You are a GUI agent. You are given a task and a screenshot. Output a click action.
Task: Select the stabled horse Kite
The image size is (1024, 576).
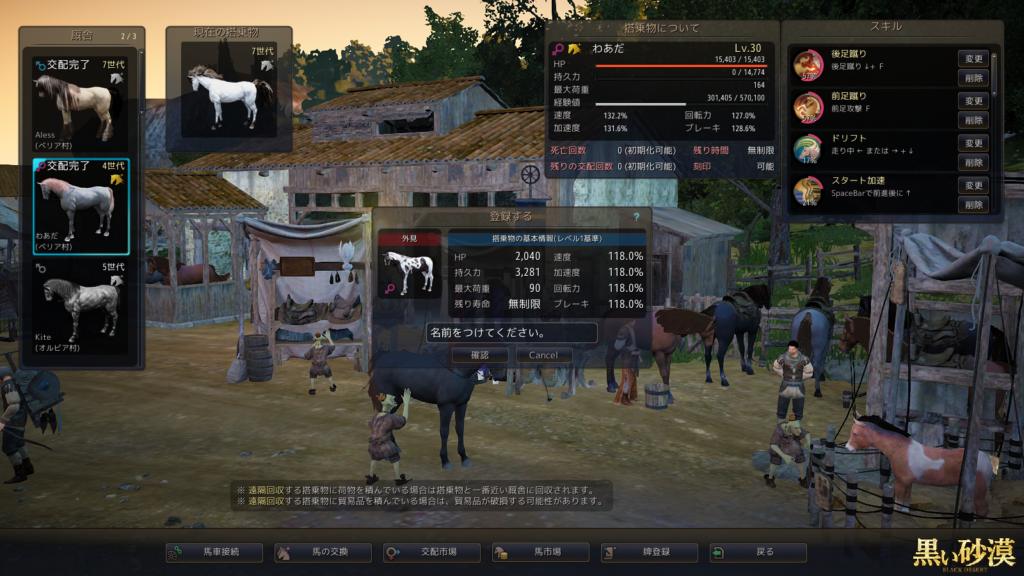coord(82,309)
